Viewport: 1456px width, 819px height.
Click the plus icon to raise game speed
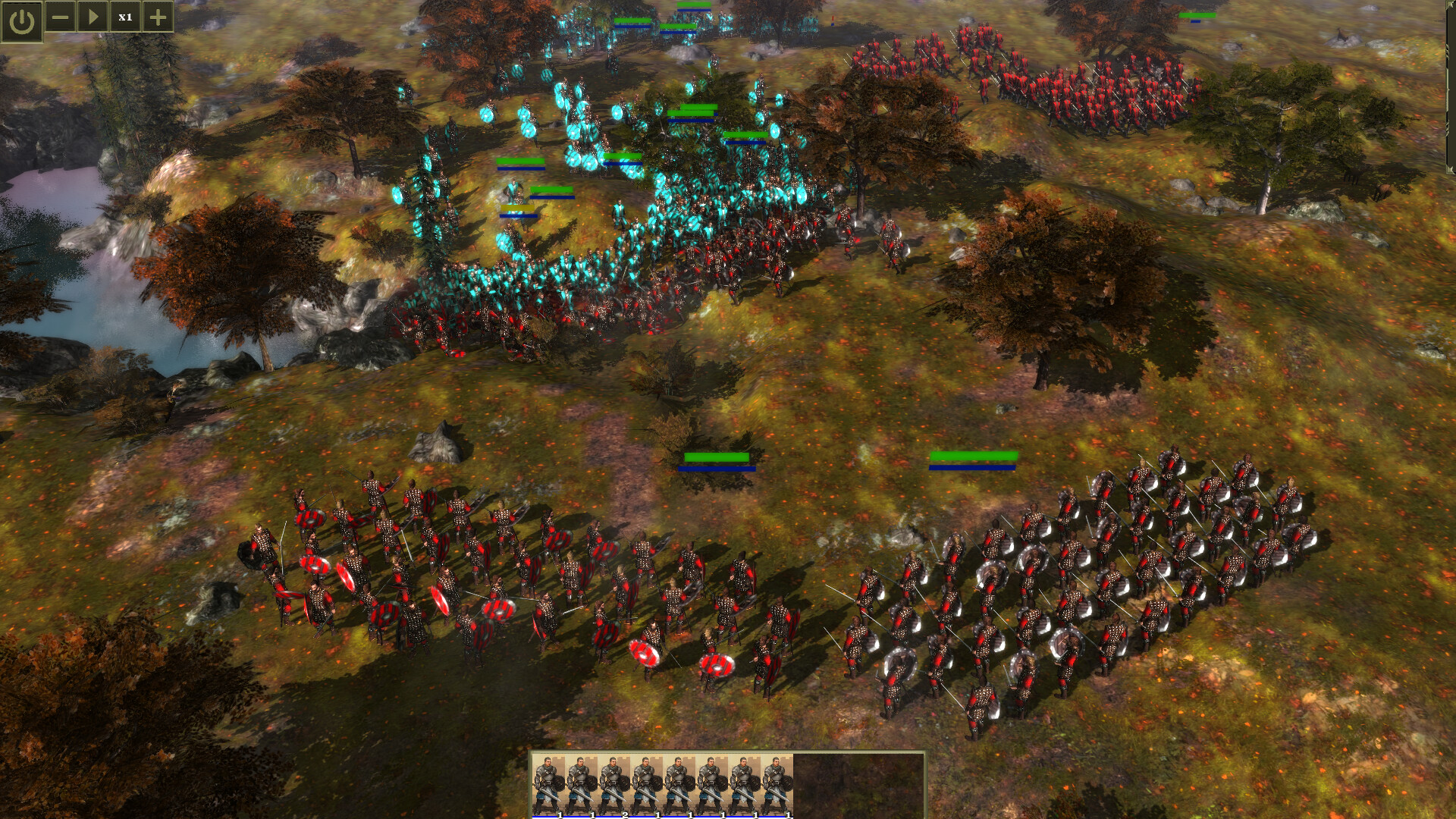click(x=157, y=17)
